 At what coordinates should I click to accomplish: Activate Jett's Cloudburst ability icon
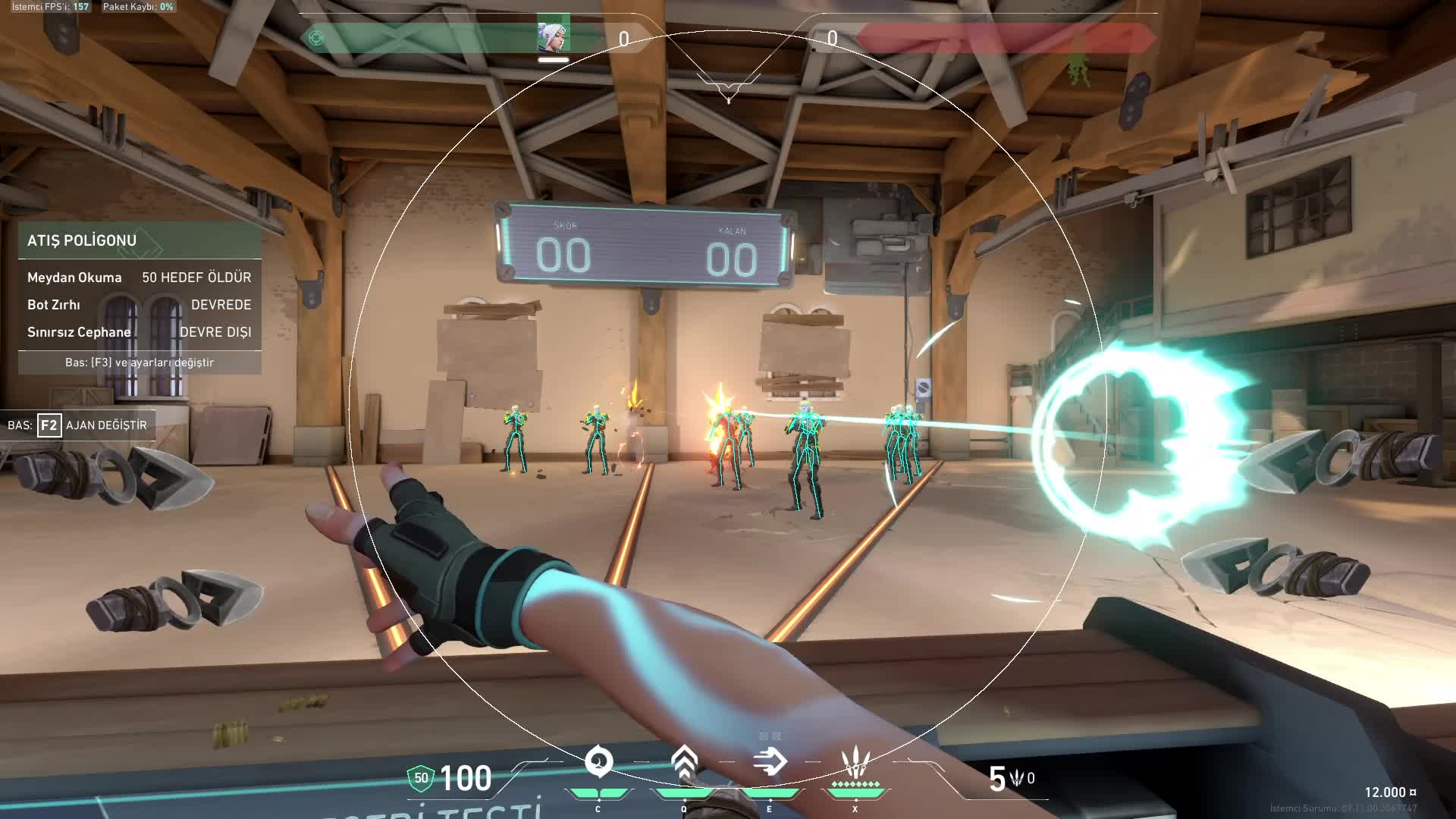[598, 762]
